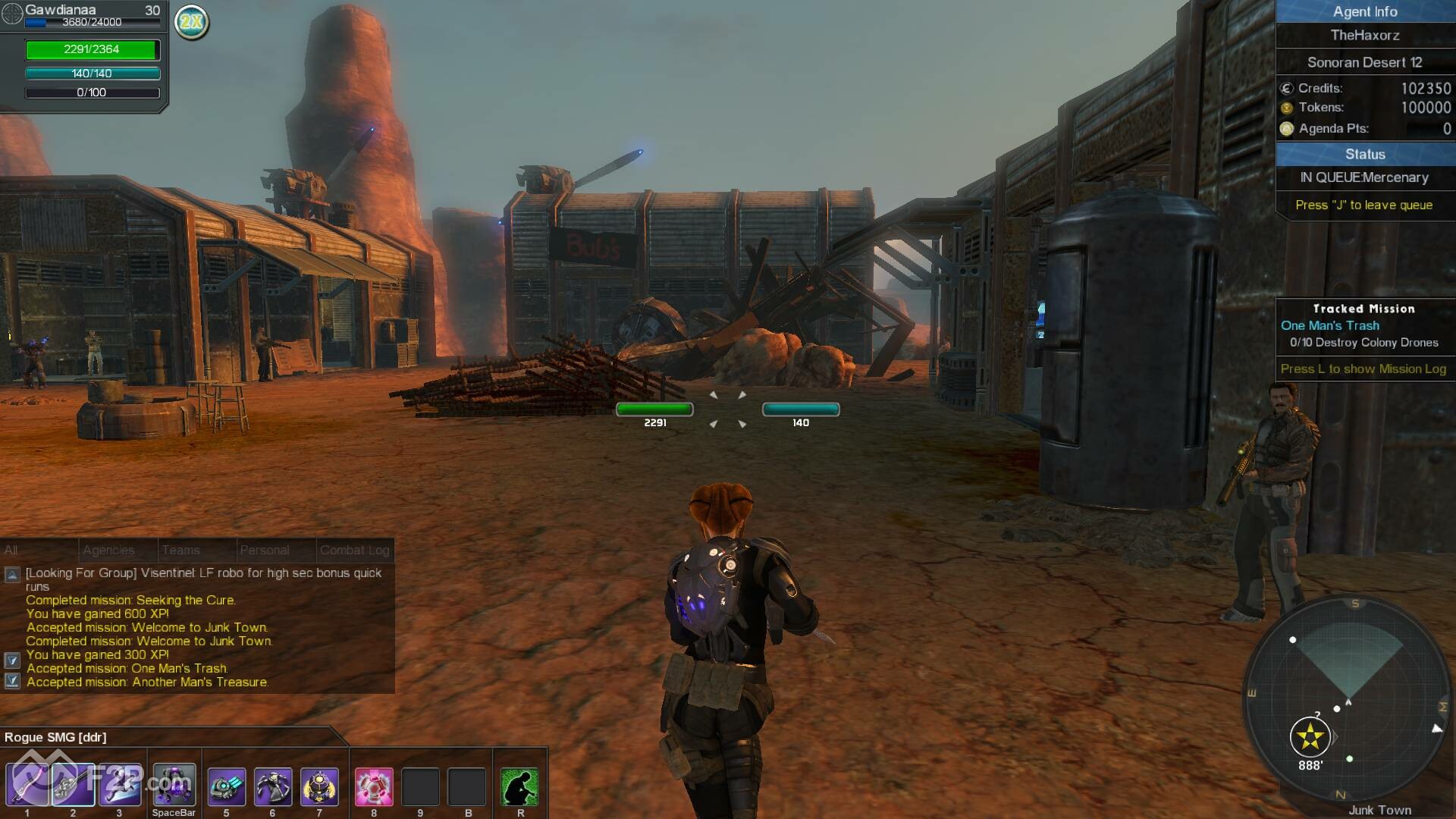Viewport: 1456px width, 819px height.
Task: Show the Combat Log tab
Action: (x=354, y=550)
